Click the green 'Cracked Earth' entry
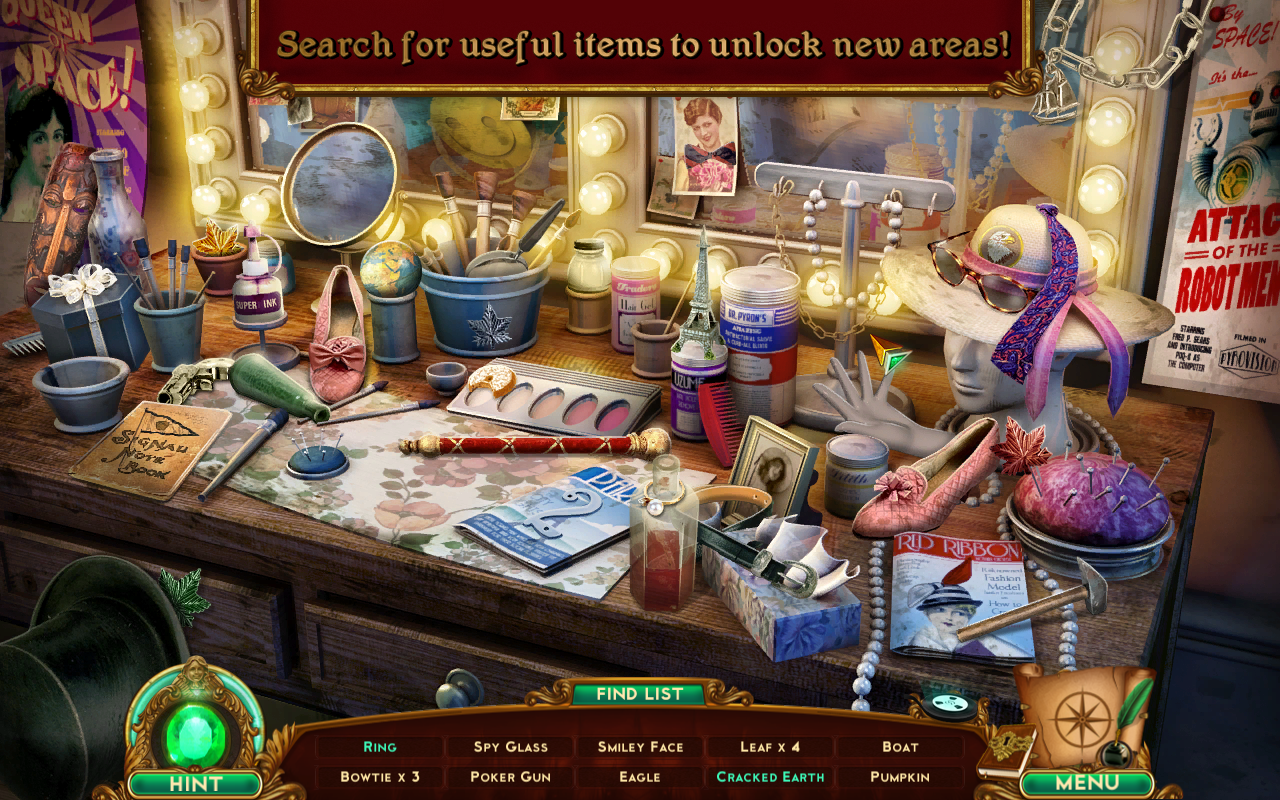Screen dimensions: 1280x800 pos(770,775)
